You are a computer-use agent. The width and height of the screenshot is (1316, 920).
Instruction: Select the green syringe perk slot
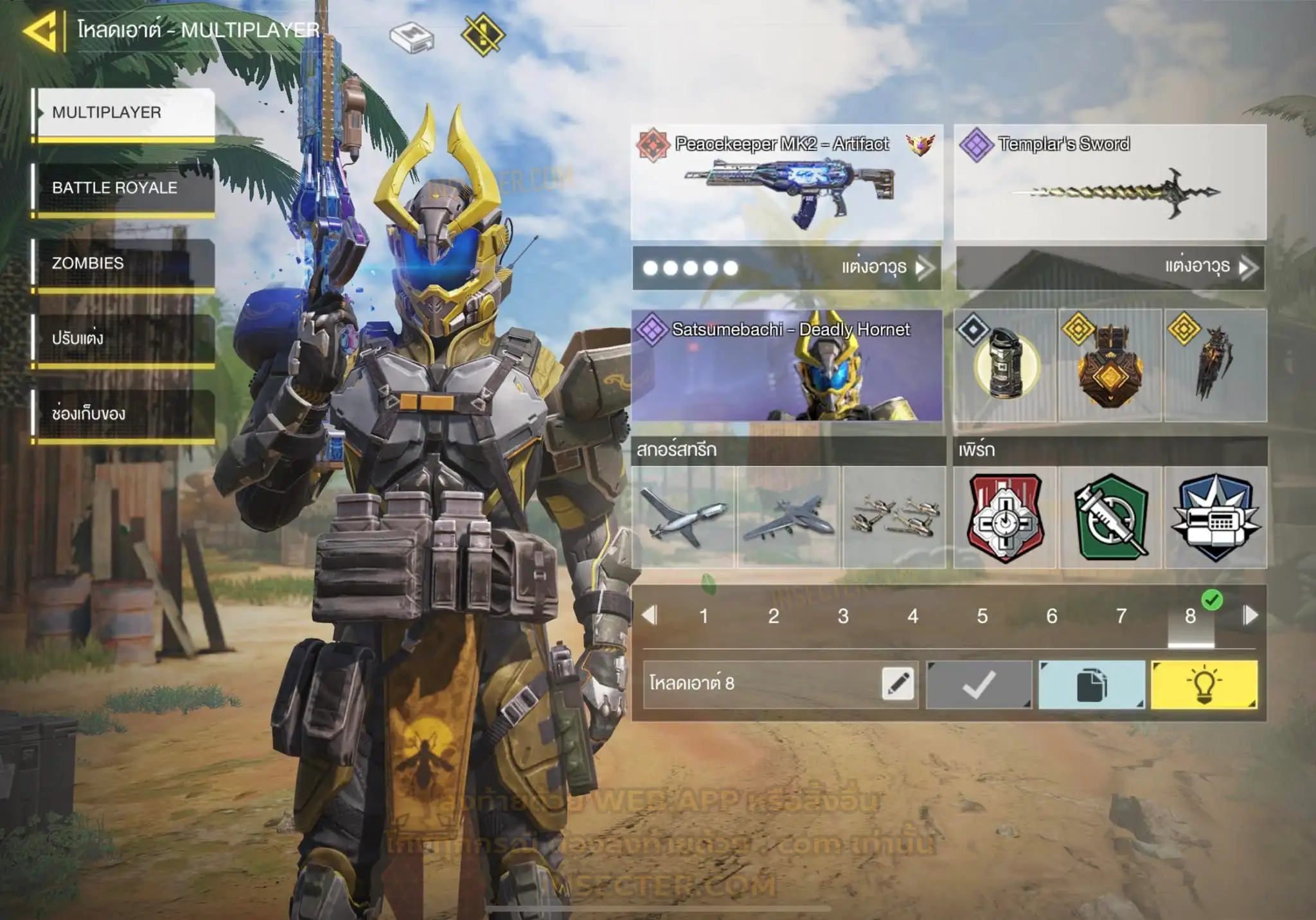pos(1110,517)
